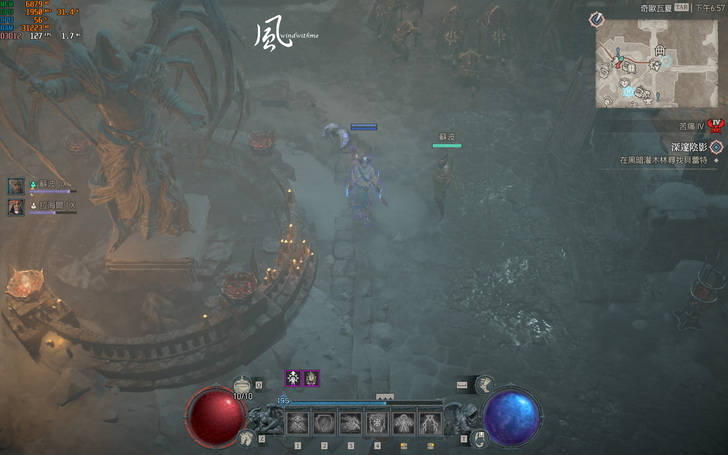Inspect the first purple buff icon
The image size is (728, 455).
coord(294,377)
